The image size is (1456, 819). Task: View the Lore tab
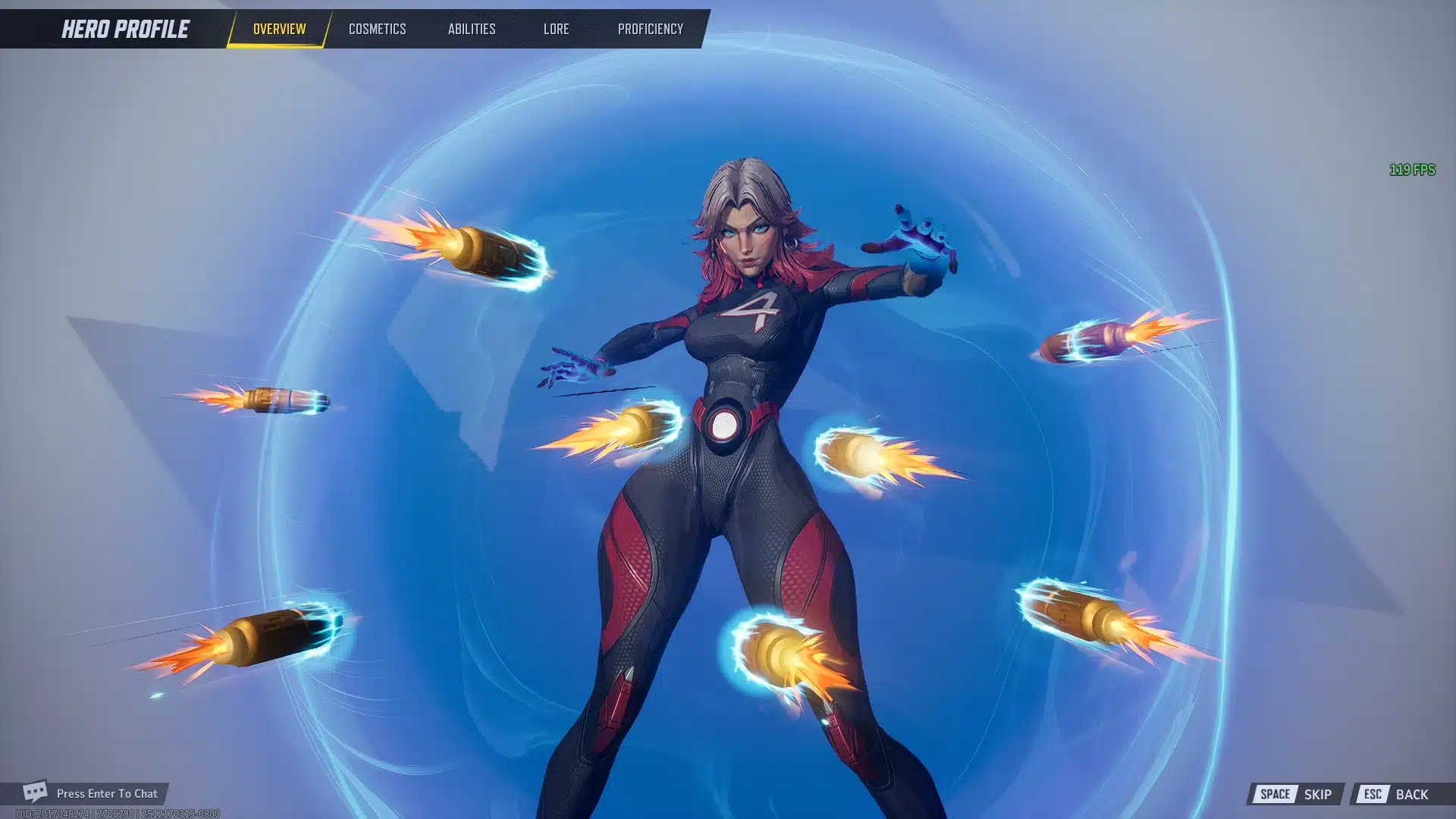(x=556, y=29)
